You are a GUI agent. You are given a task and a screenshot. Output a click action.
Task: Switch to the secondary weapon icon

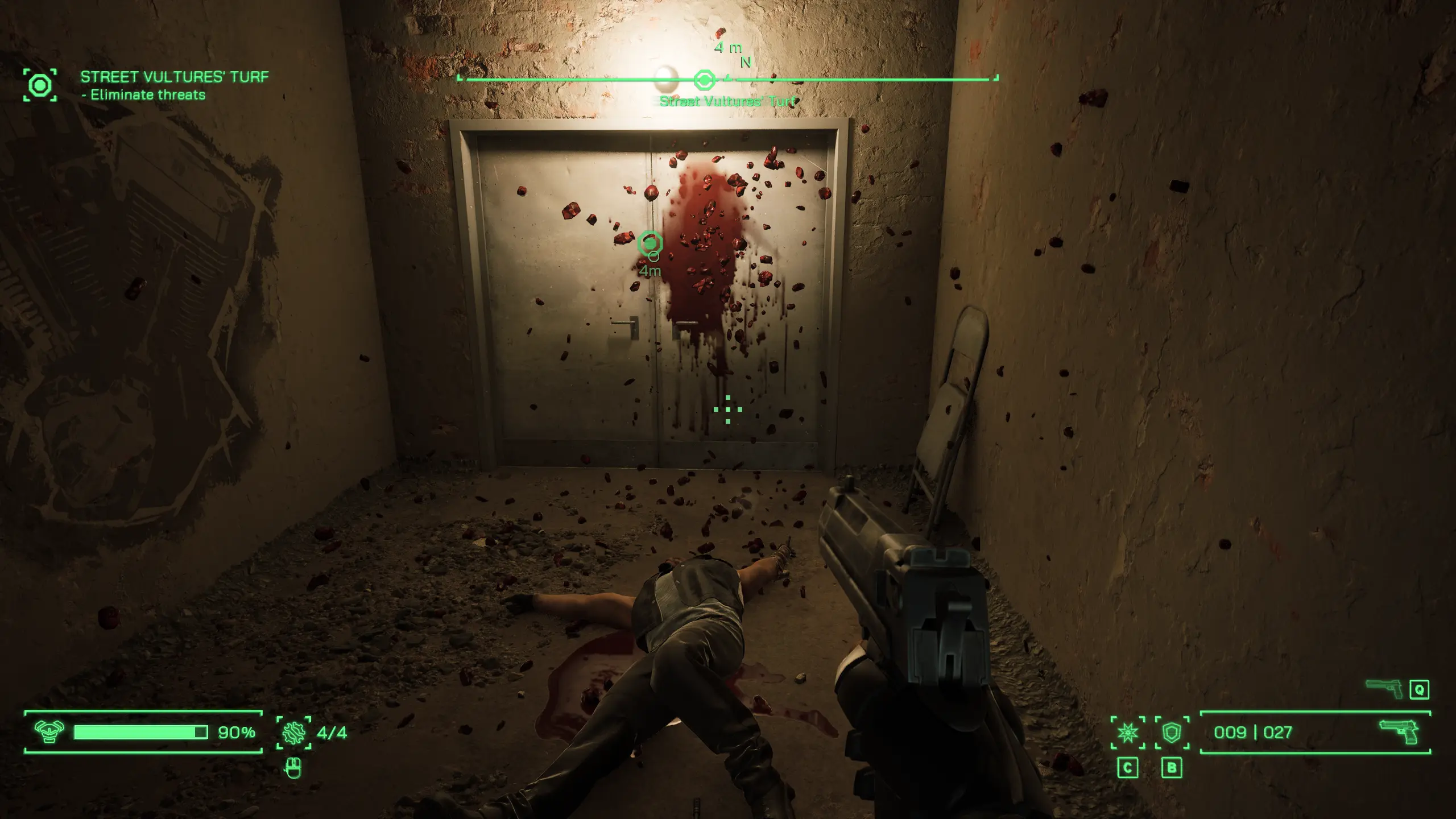click(x=1383, y=689)
